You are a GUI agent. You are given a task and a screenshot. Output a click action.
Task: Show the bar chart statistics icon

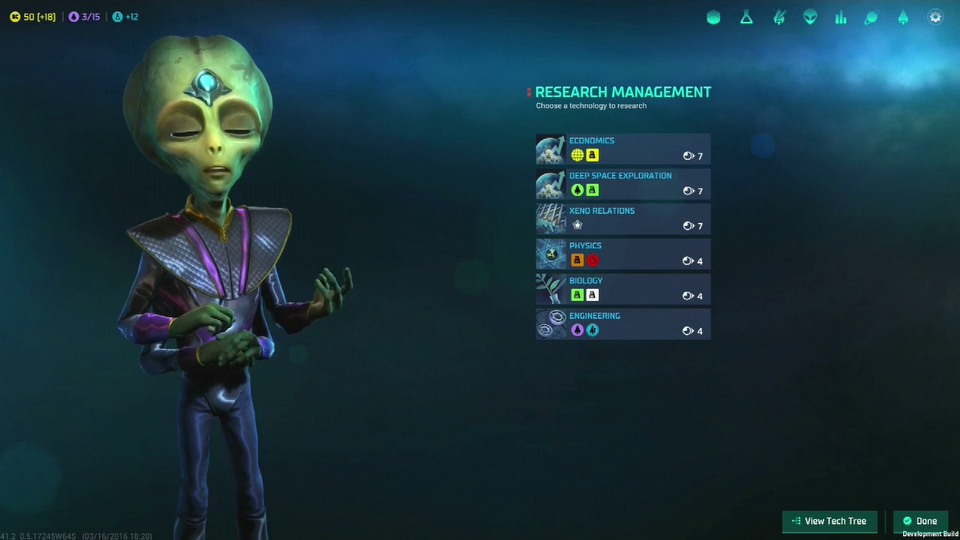click(841, 18)
